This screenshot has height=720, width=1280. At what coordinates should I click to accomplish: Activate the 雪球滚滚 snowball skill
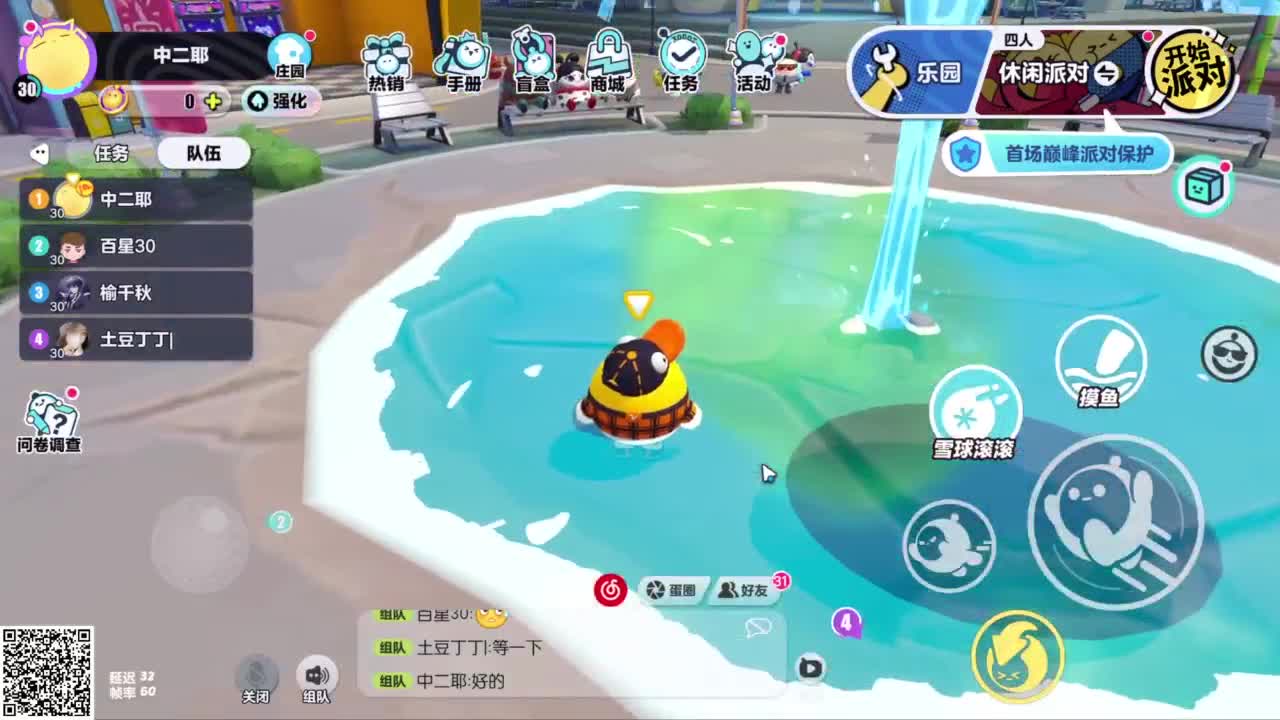[x=975, y=405]
